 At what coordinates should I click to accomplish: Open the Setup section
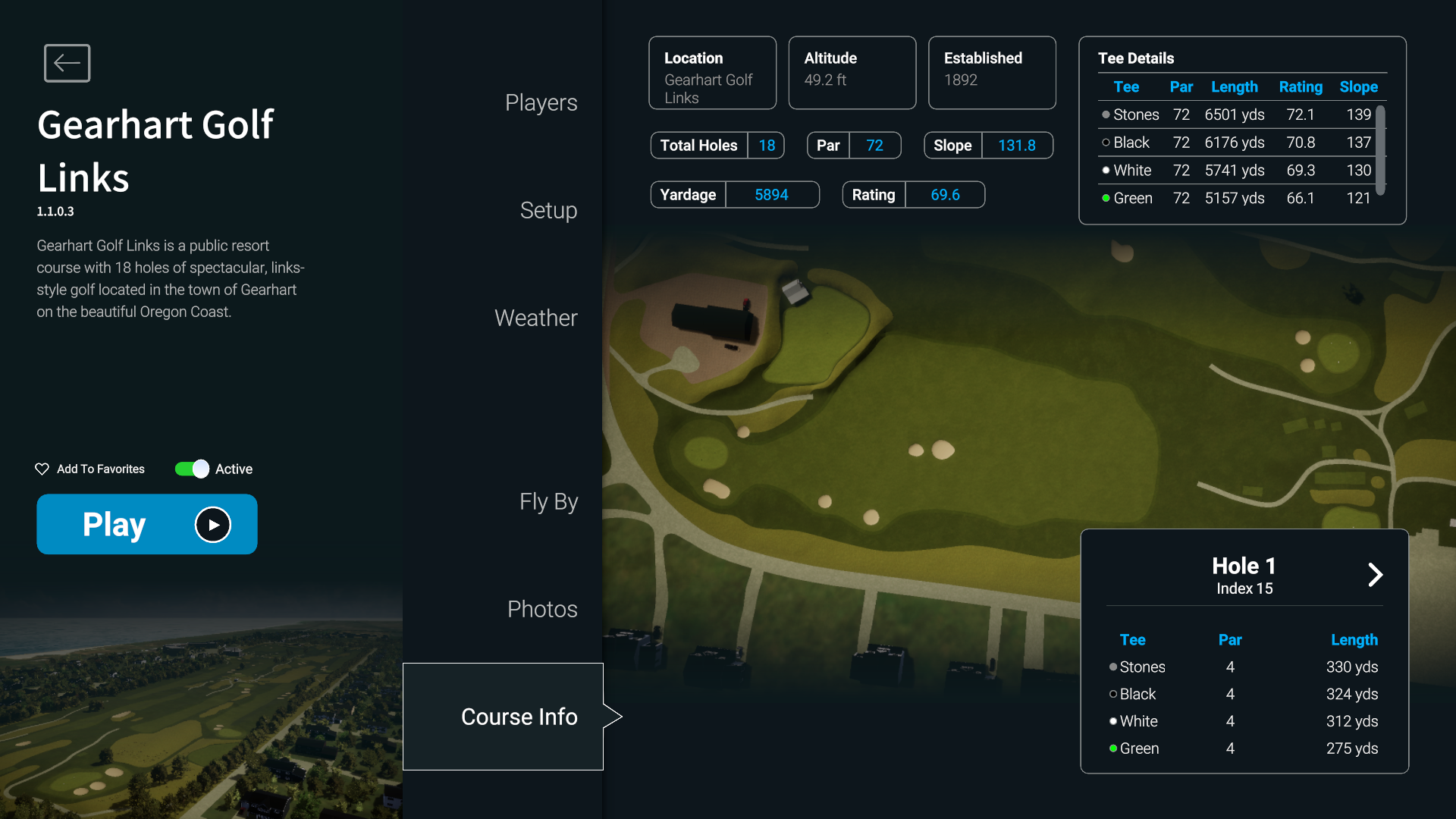point(548,211)
